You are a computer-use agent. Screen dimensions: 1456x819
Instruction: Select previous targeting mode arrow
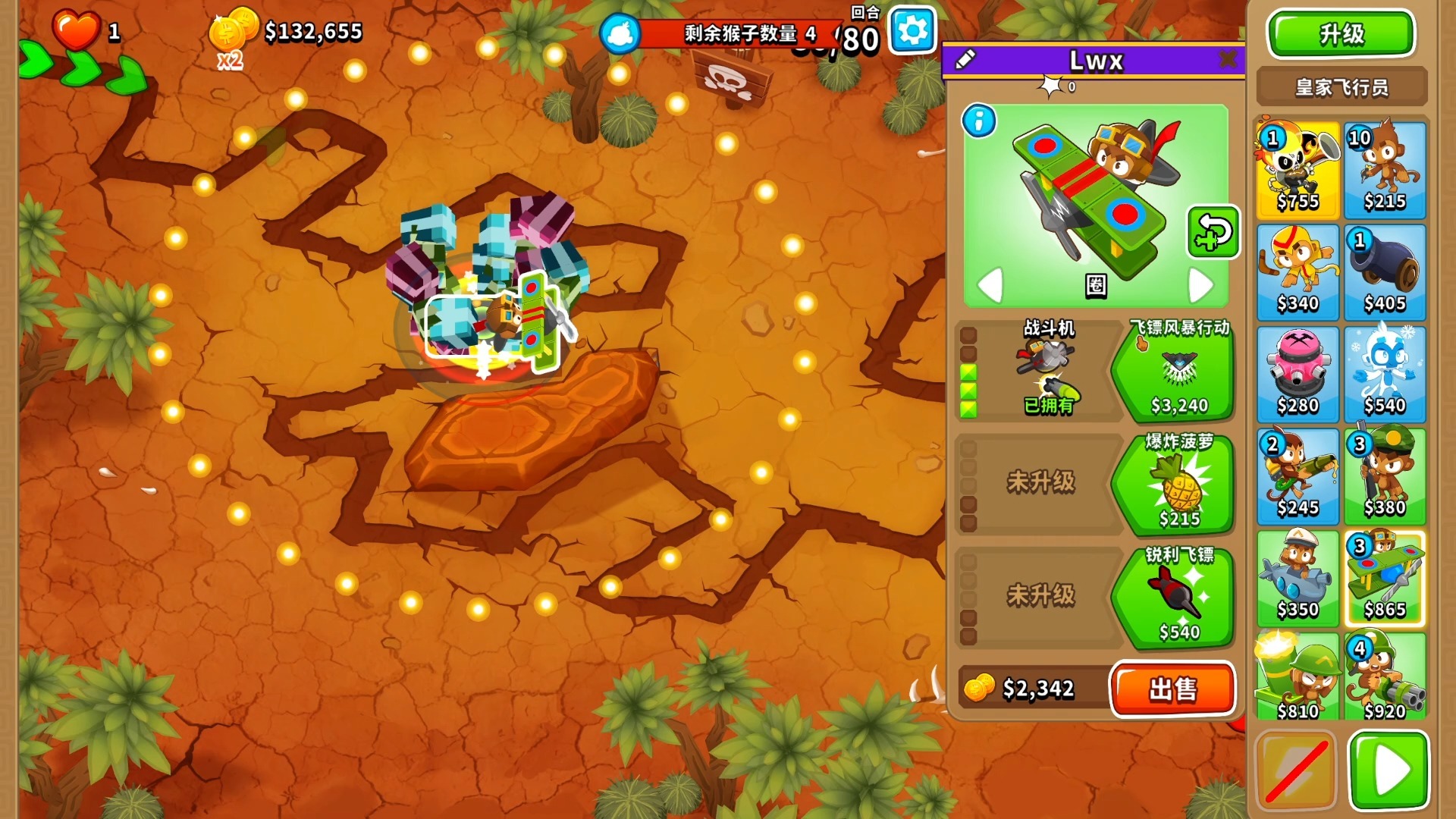pos(990,285)
